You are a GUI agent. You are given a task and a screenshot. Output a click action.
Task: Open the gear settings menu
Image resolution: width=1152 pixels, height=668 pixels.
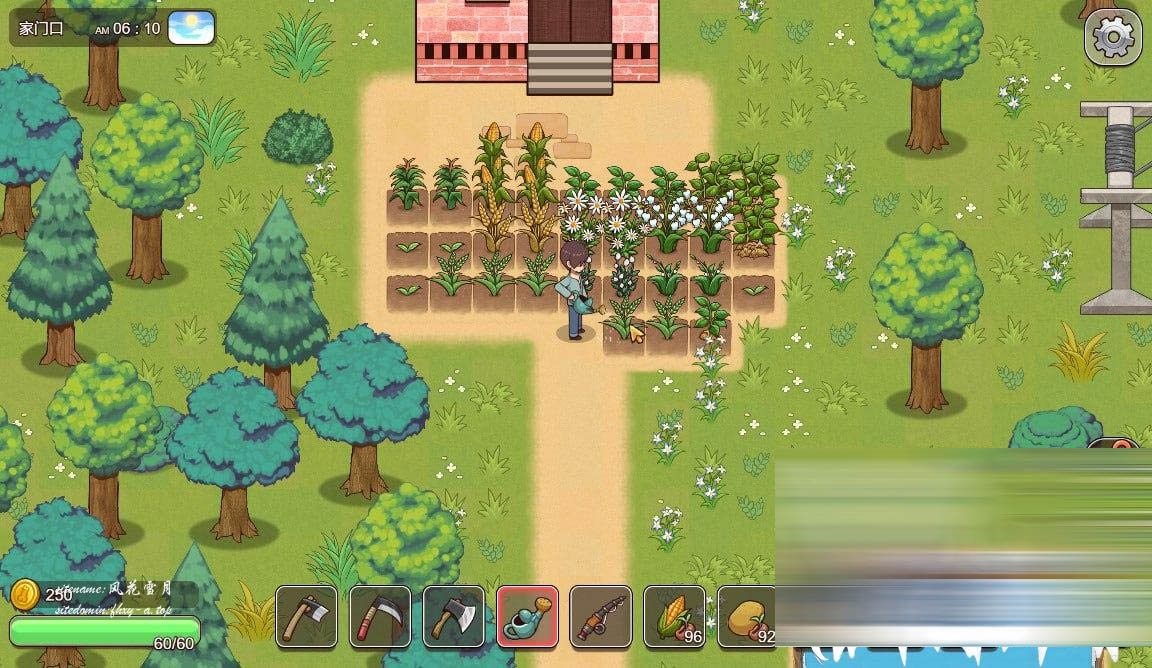click(1112, 38)
